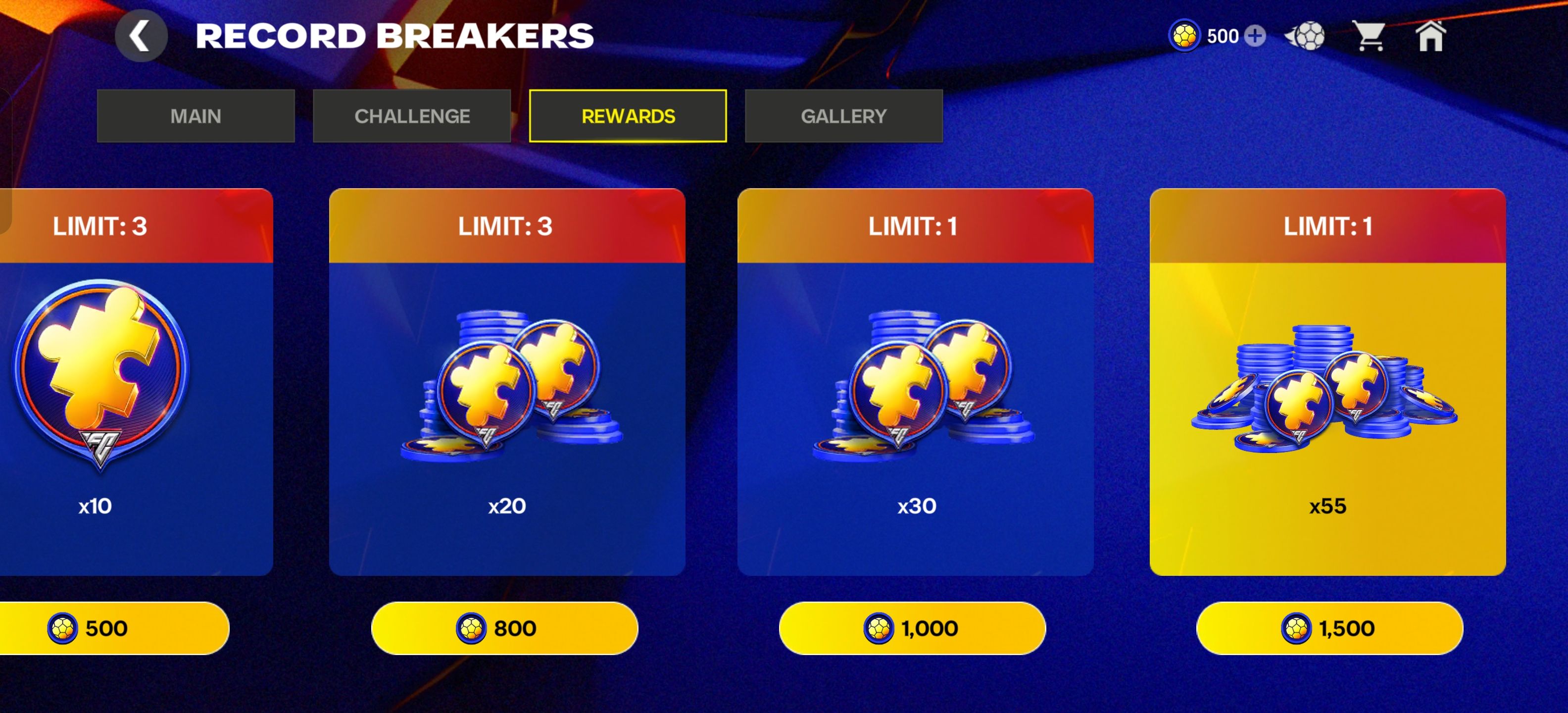Screen dimensions: 1568x713
Task: Select the GALLERY tab
Action: (x=843, y=116)
